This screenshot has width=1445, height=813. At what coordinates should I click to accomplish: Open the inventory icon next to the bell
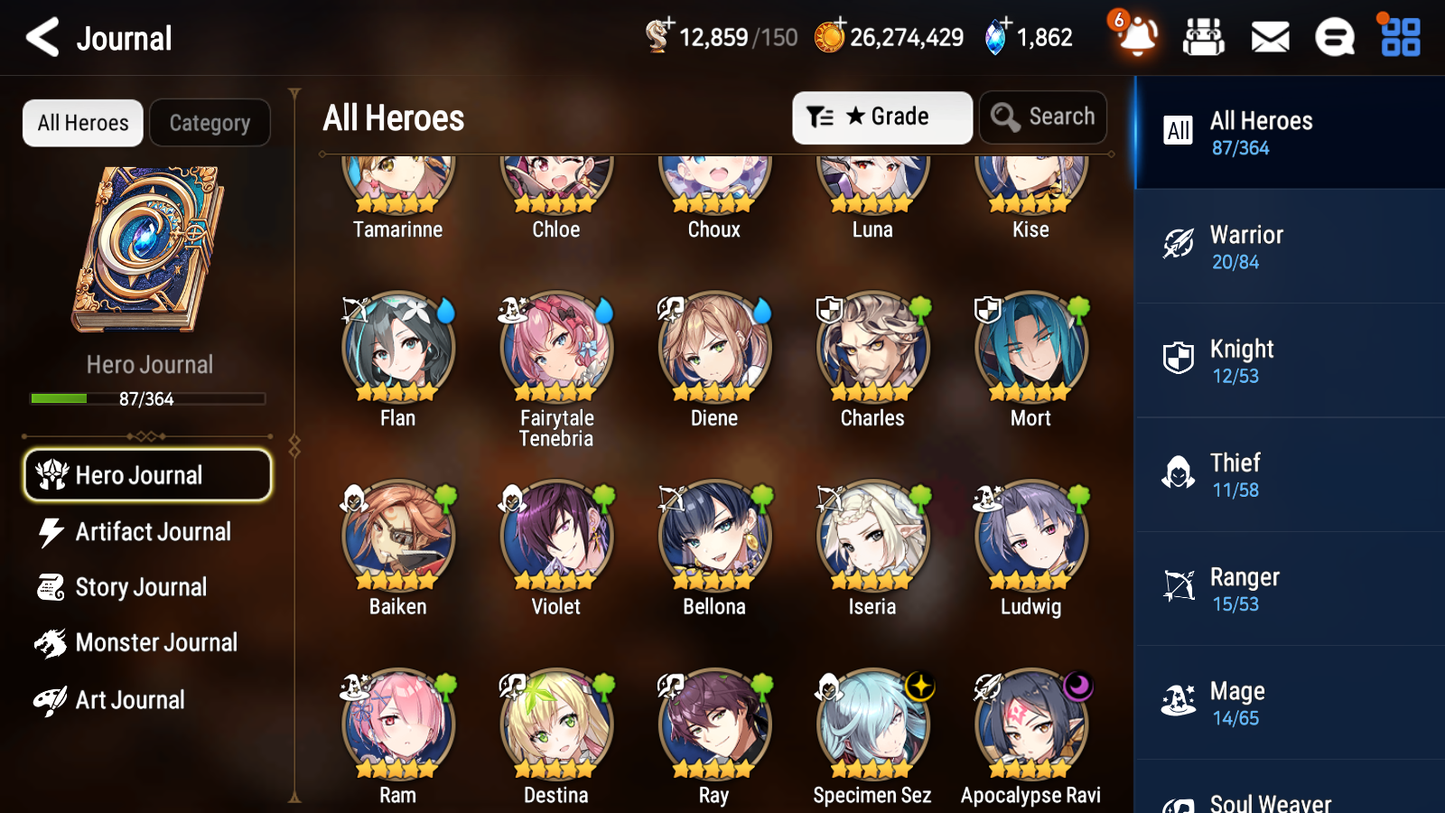tap(1203, 36)
